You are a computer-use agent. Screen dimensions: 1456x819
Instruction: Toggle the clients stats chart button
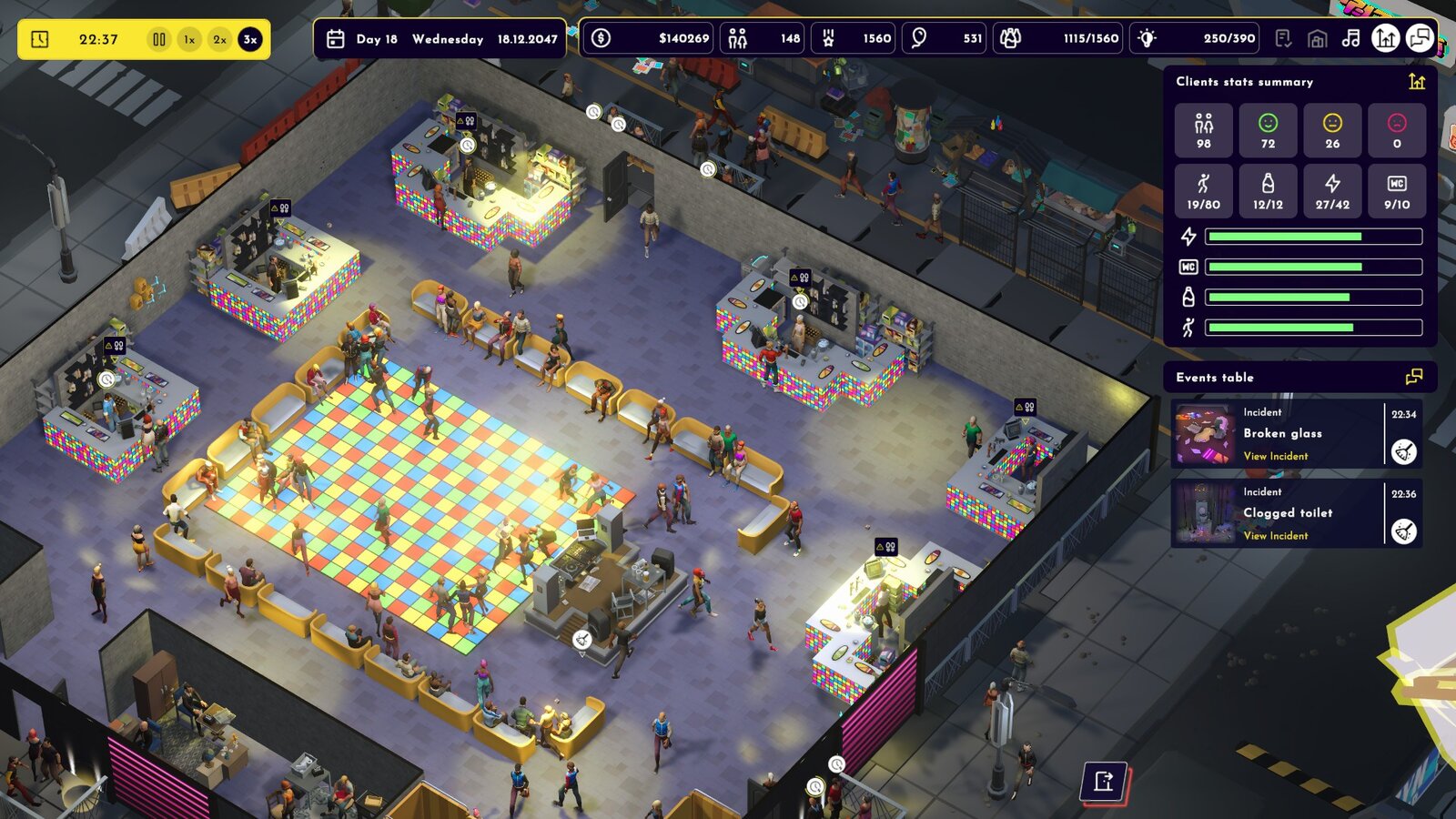click(x=1385, y=38)
